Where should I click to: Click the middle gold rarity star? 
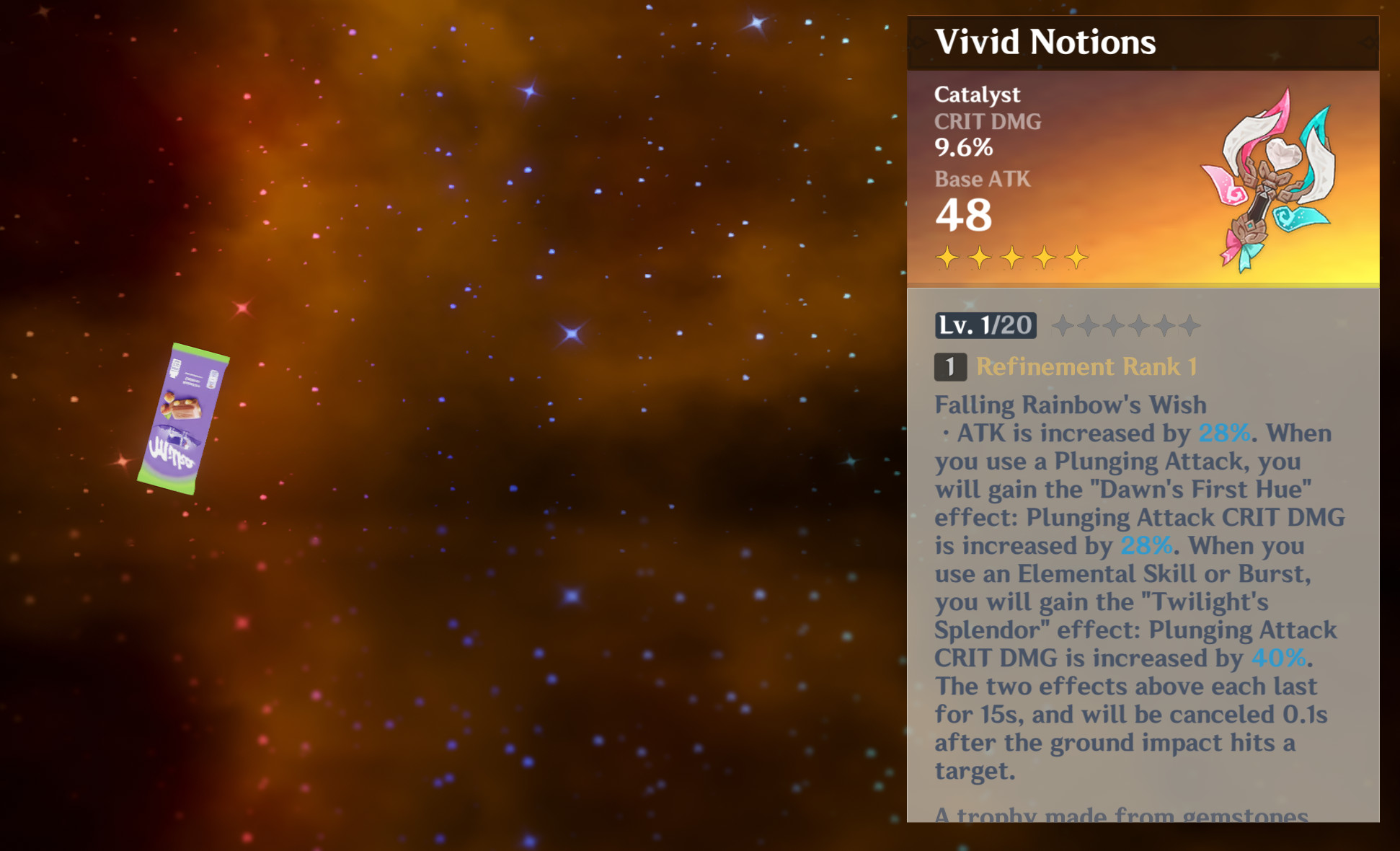1013,256
